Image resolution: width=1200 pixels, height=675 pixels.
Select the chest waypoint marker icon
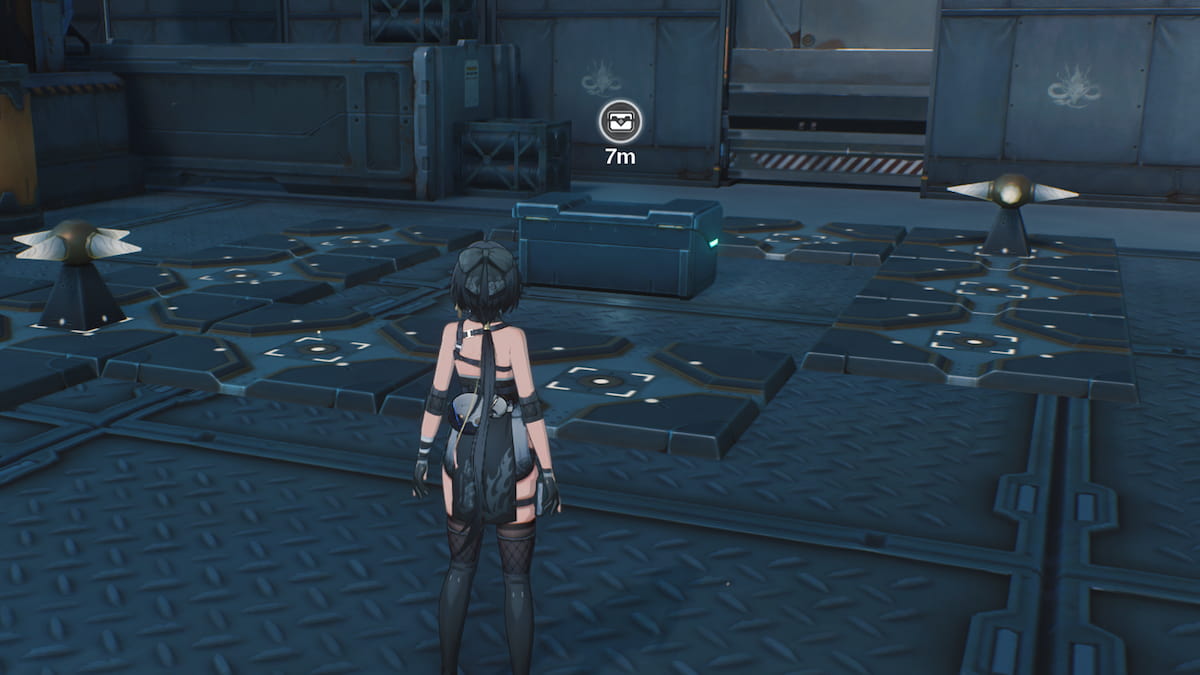click(x=620, y=123)
